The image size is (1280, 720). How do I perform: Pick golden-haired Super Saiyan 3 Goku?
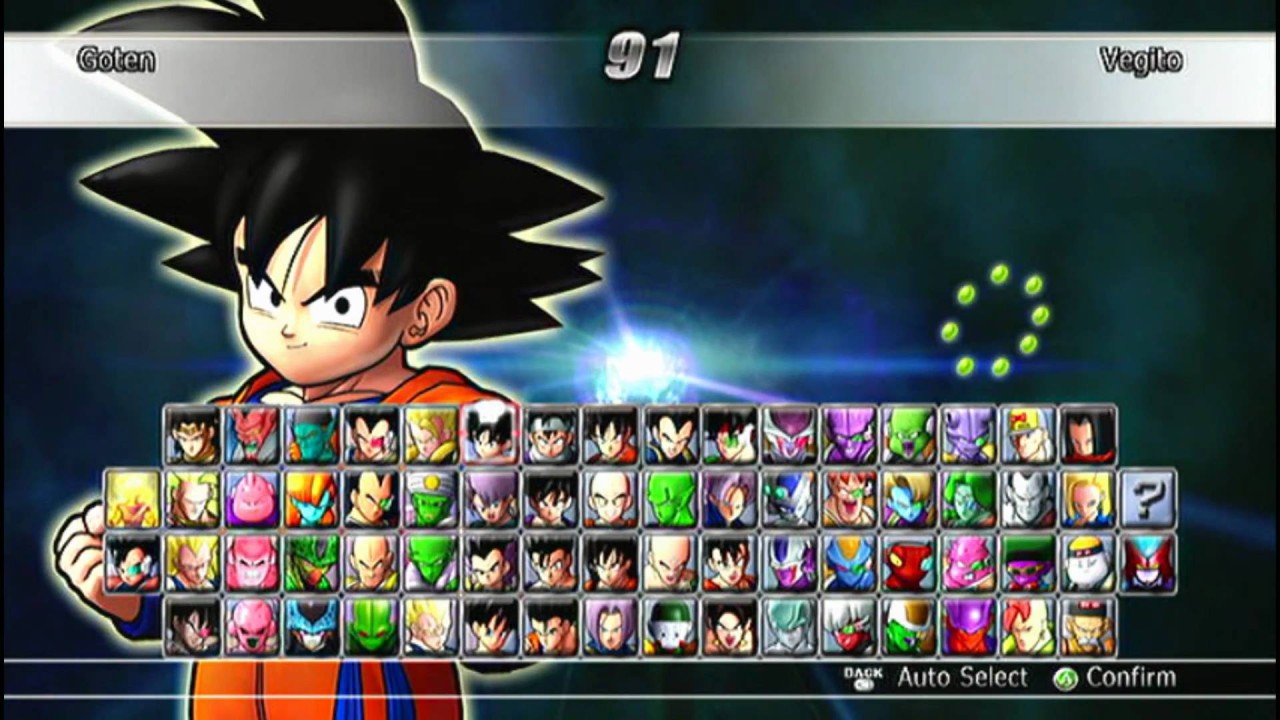click(132, 499)
